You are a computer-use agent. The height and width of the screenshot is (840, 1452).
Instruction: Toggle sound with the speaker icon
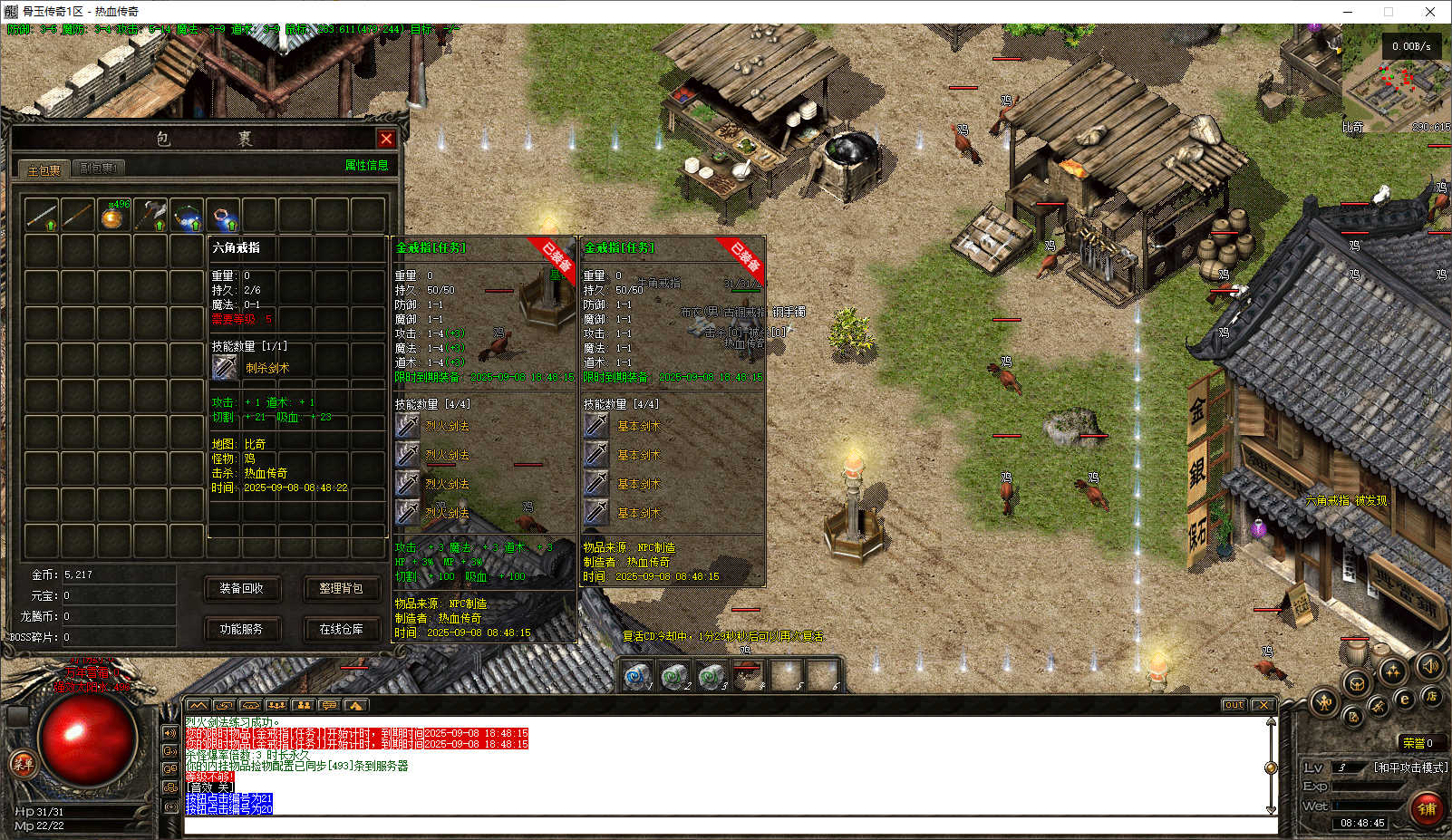pos(1430,667)
